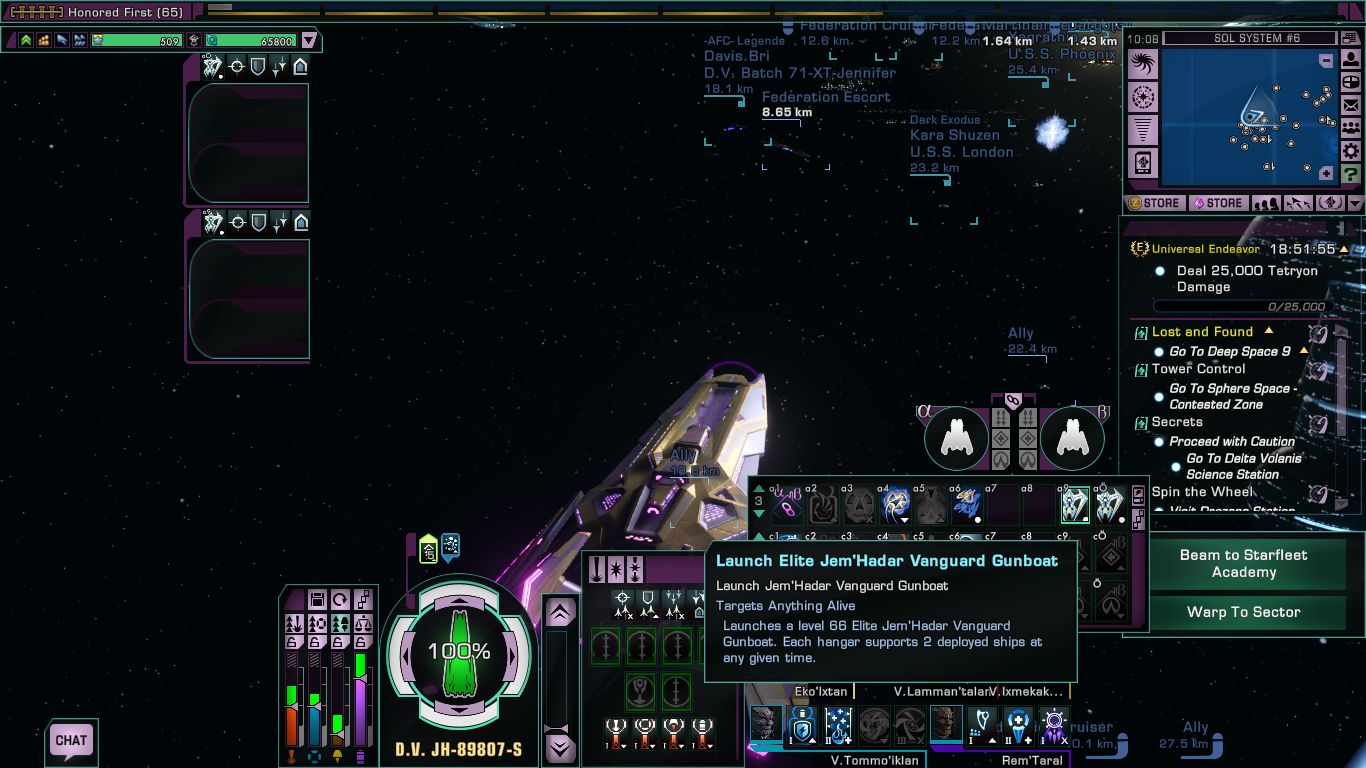Open the gear settings icon

pyautogui.click(x=1351, y=151)
